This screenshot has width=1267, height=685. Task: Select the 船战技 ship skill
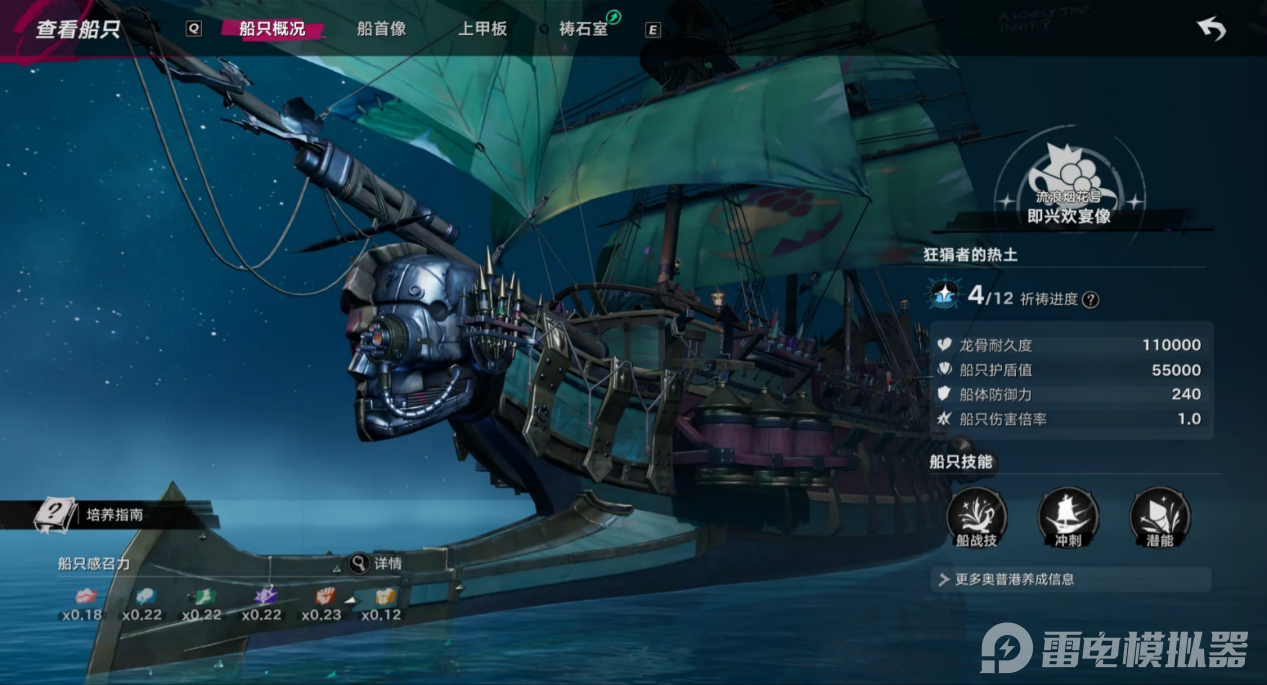[x=977, y=517]
